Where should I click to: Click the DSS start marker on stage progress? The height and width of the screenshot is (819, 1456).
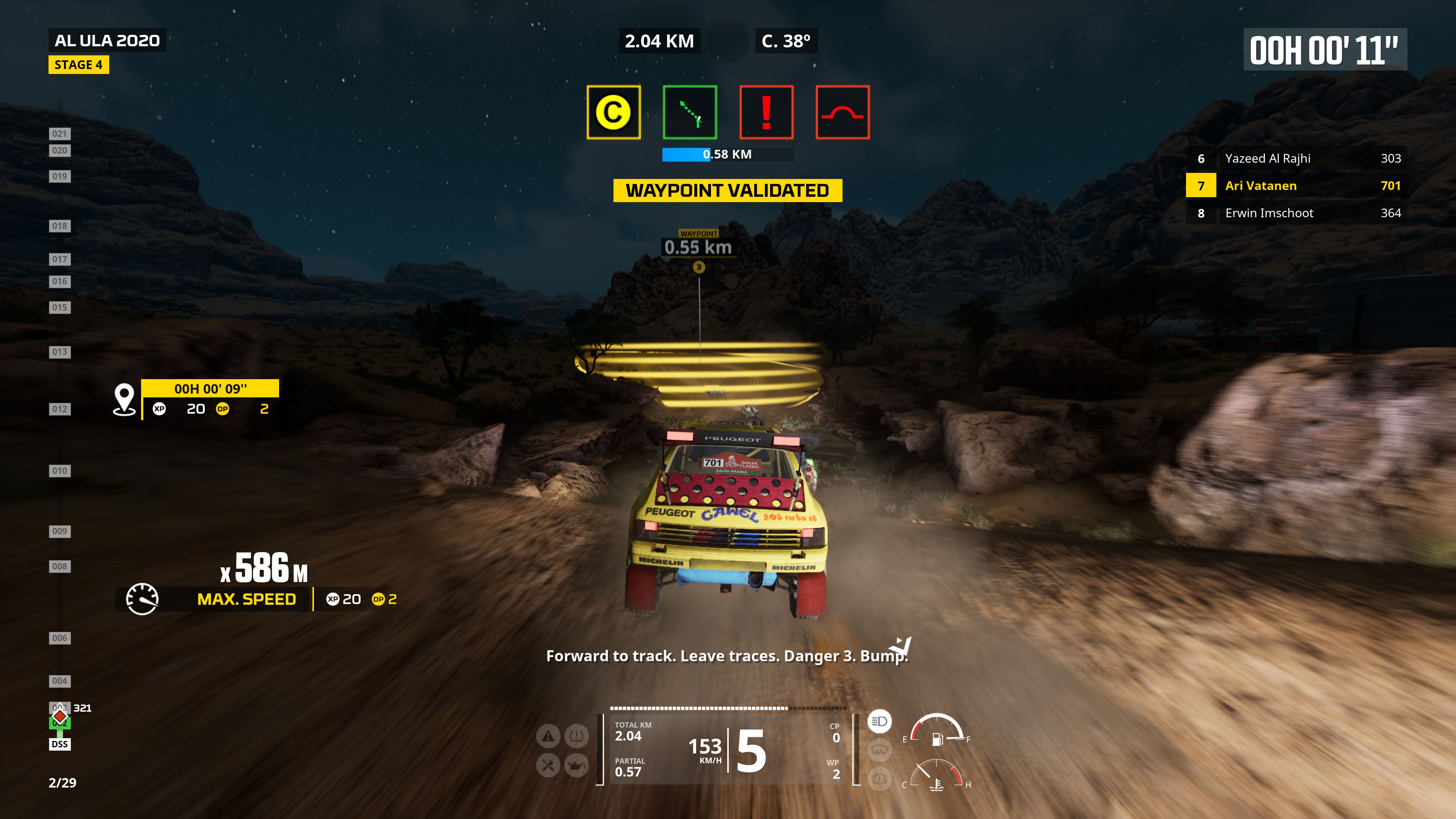60,744
